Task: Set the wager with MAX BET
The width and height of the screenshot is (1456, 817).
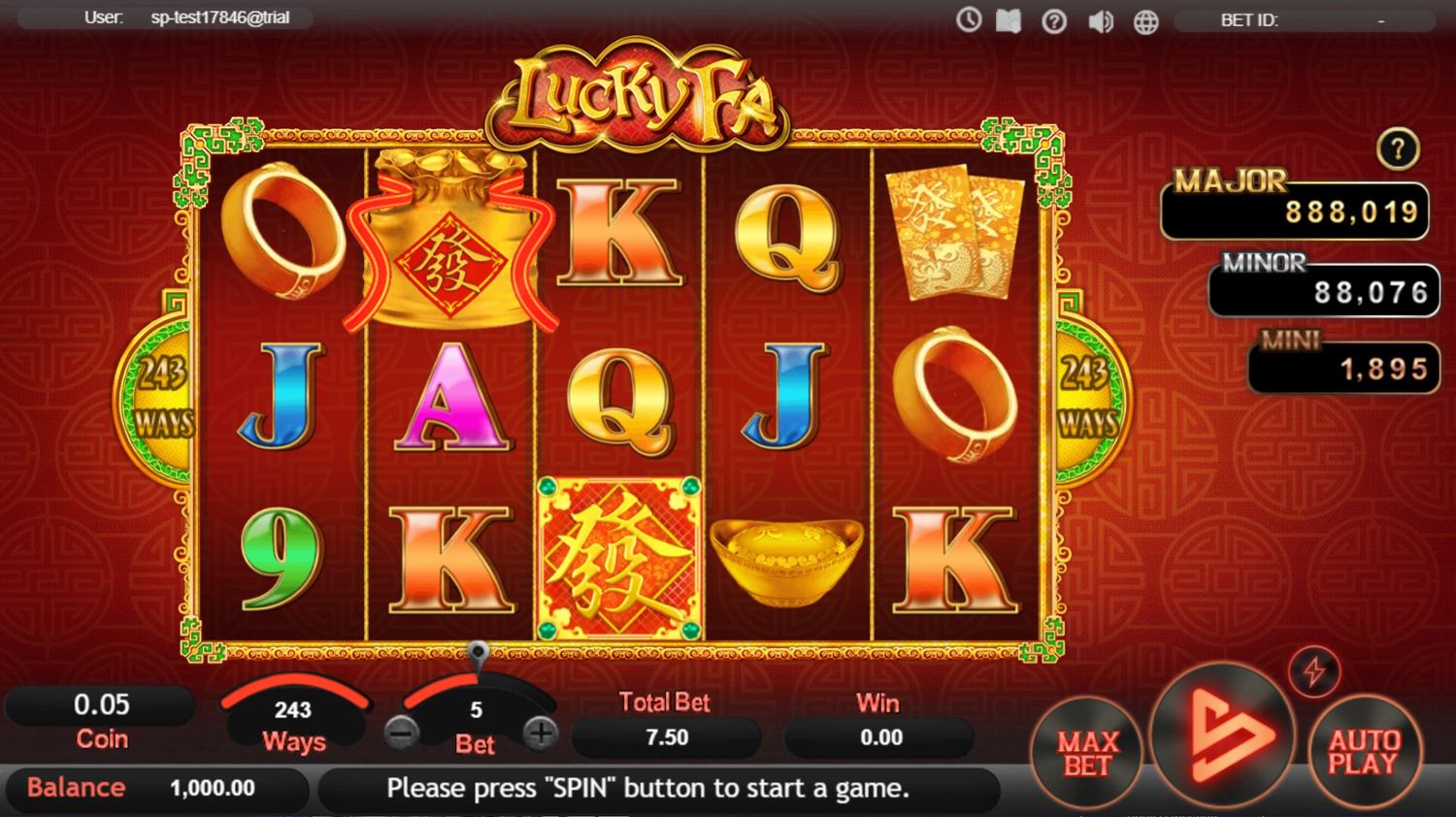Action: click(1087, 754)
